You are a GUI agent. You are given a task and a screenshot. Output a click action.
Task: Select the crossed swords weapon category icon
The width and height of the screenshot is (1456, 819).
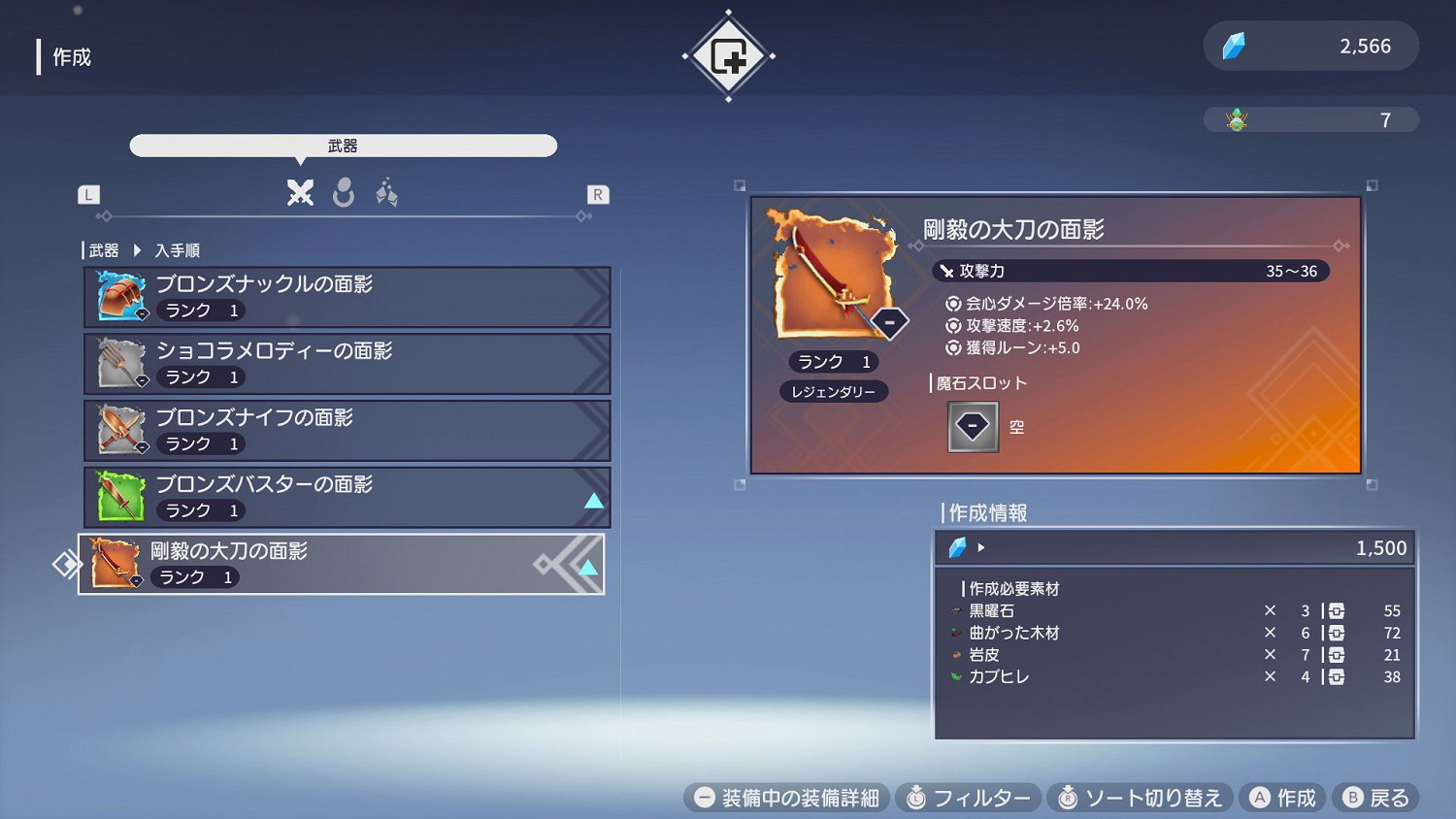[301, 193]
